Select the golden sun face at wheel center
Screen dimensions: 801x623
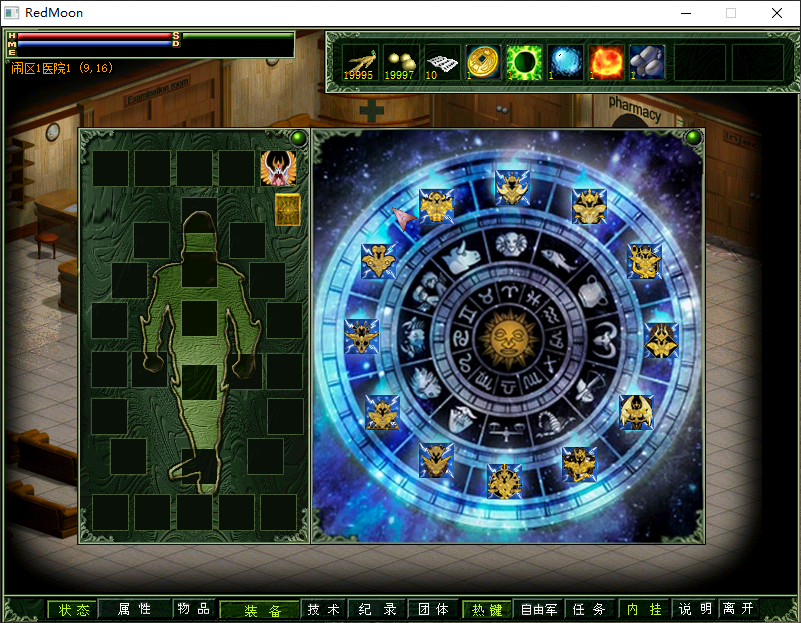click(x=509, y=337)
